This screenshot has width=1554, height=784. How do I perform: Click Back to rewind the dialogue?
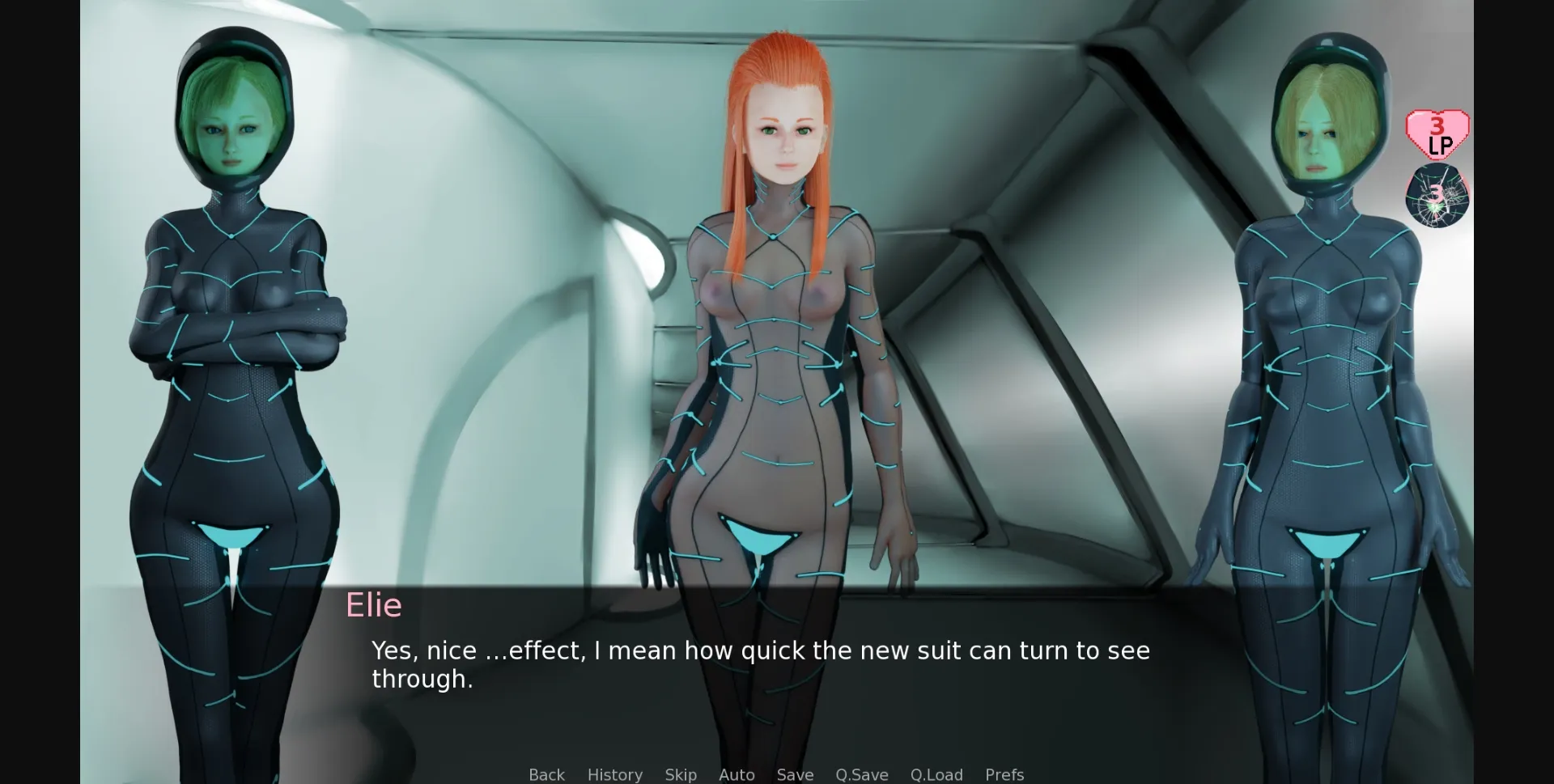pos(546,774)
